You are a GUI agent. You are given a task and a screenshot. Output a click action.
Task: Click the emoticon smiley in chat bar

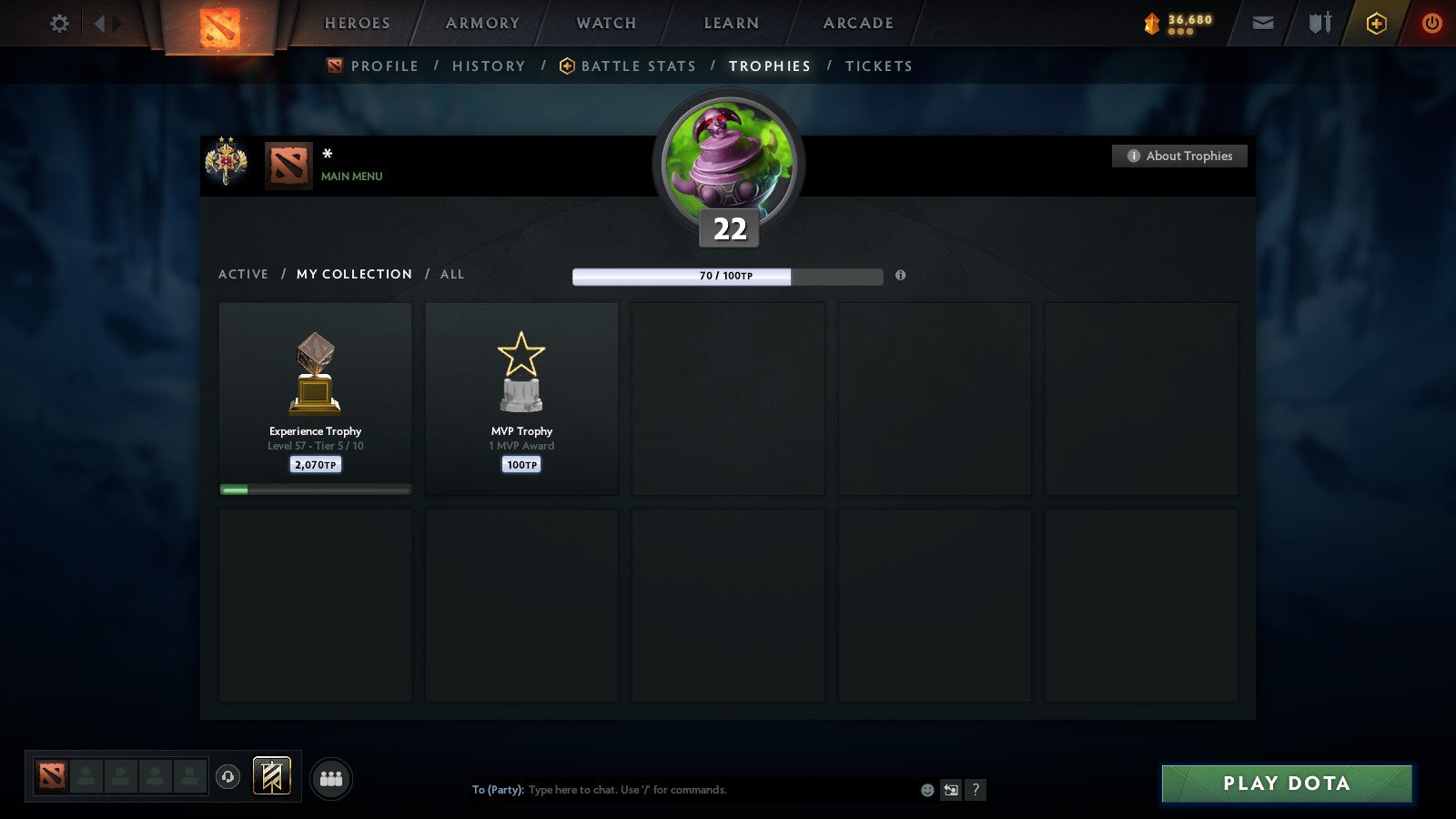coord(925,790)
